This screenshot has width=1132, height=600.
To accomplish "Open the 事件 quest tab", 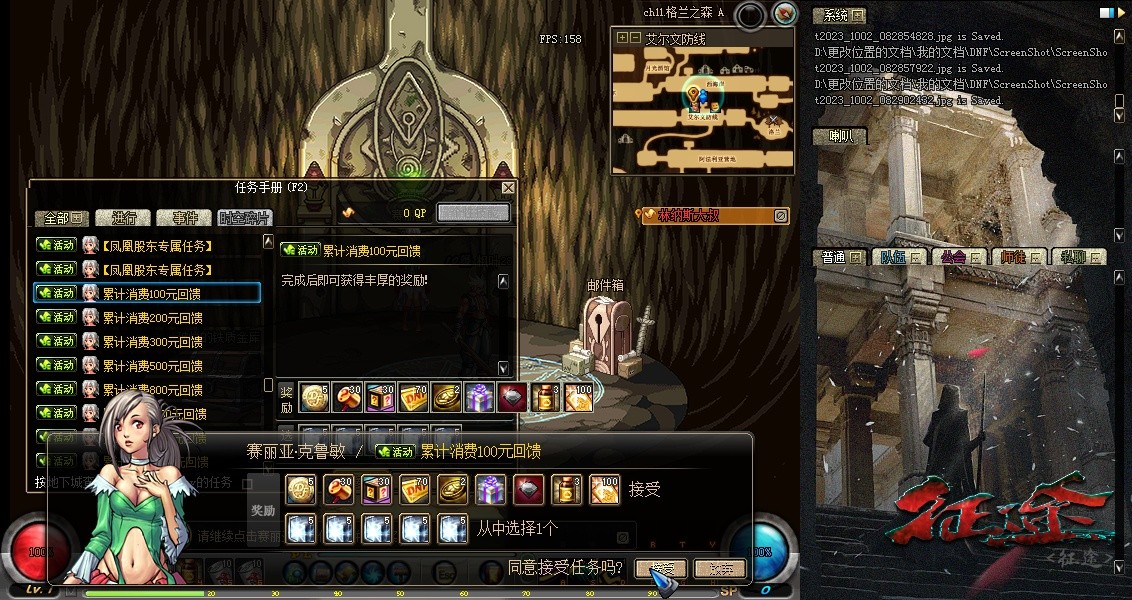I will (x=184, y=218).
